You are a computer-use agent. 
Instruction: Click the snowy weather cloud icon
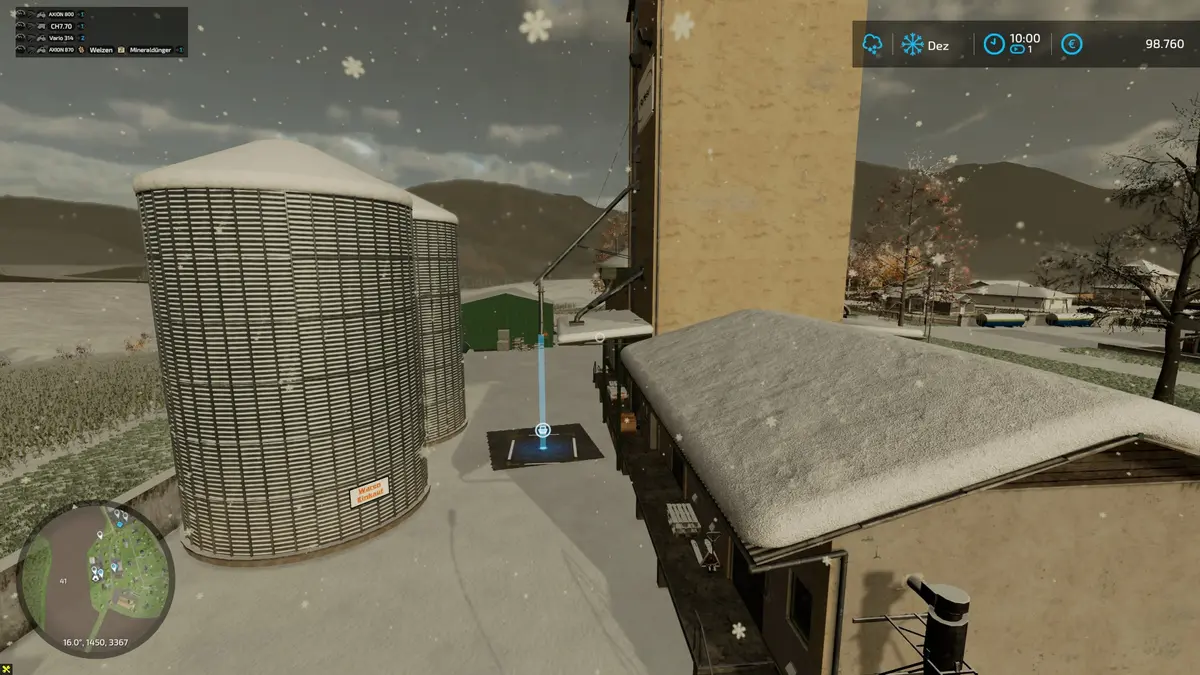coord(873,44)
